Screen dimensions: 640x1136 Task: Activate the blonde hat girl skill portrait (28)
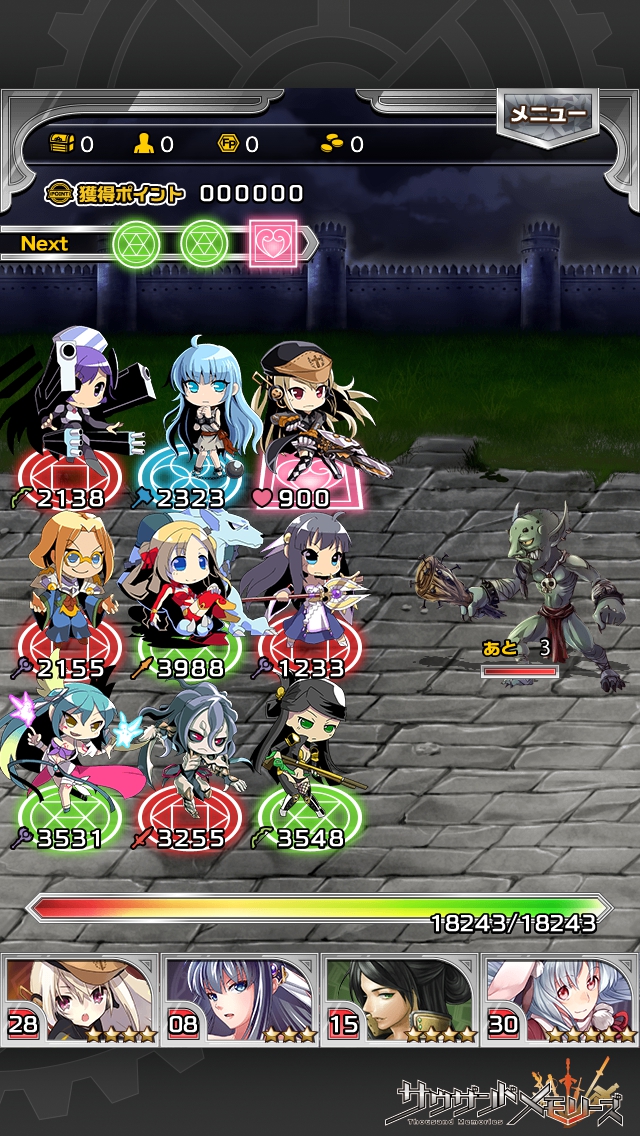tap(81, 999)
